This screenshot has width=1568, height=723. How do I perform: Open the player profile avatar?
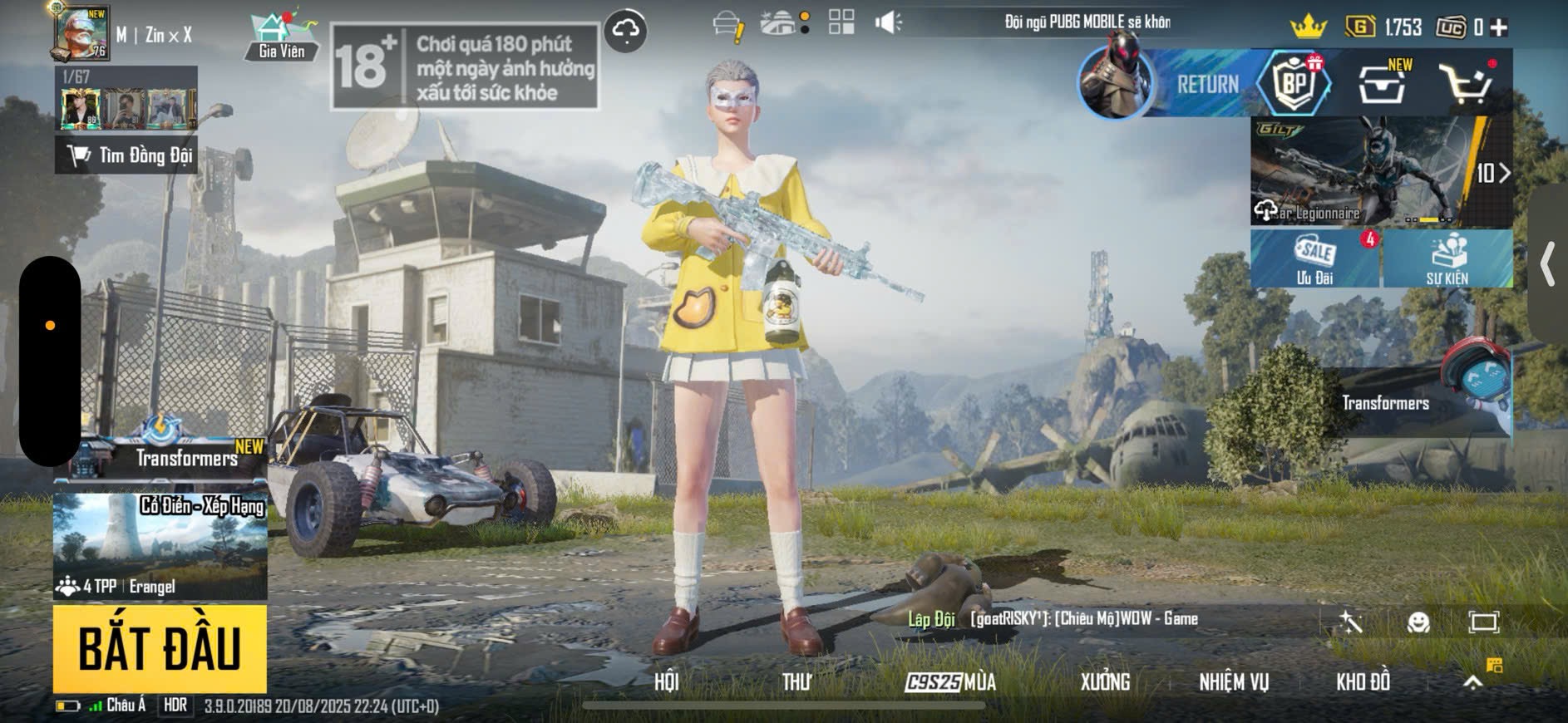81,33
